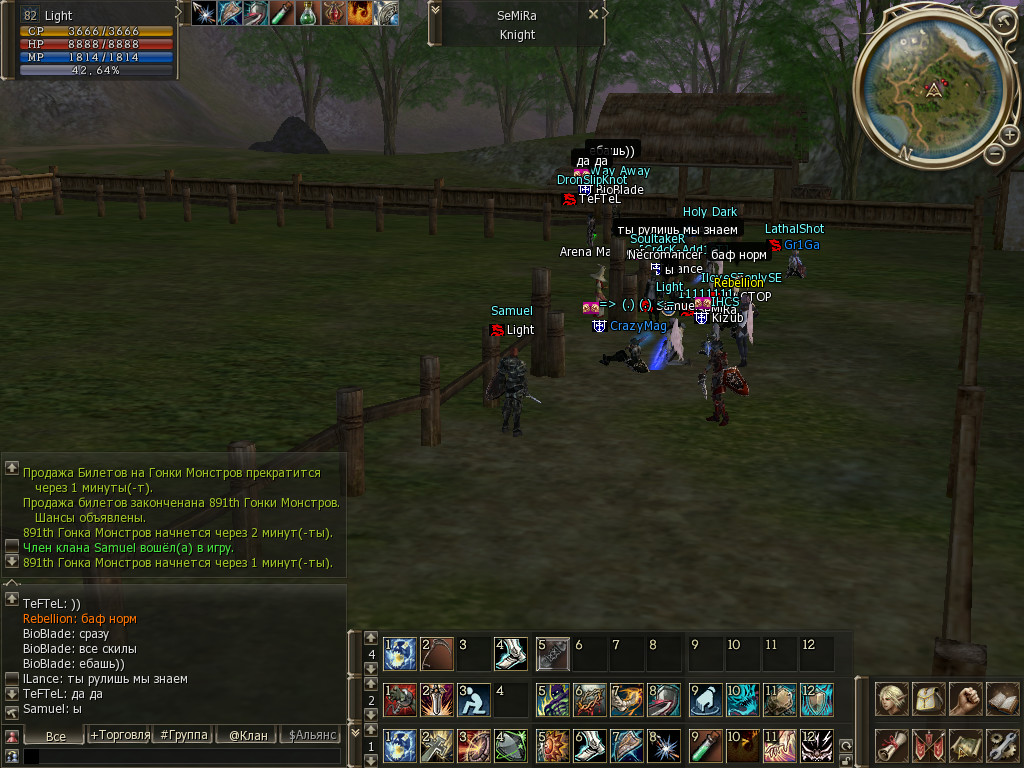Screen dimensions: 1024x768
Task: Show the $Альянс chat tab
Action: pyautogui.click(x=312, y=735)
